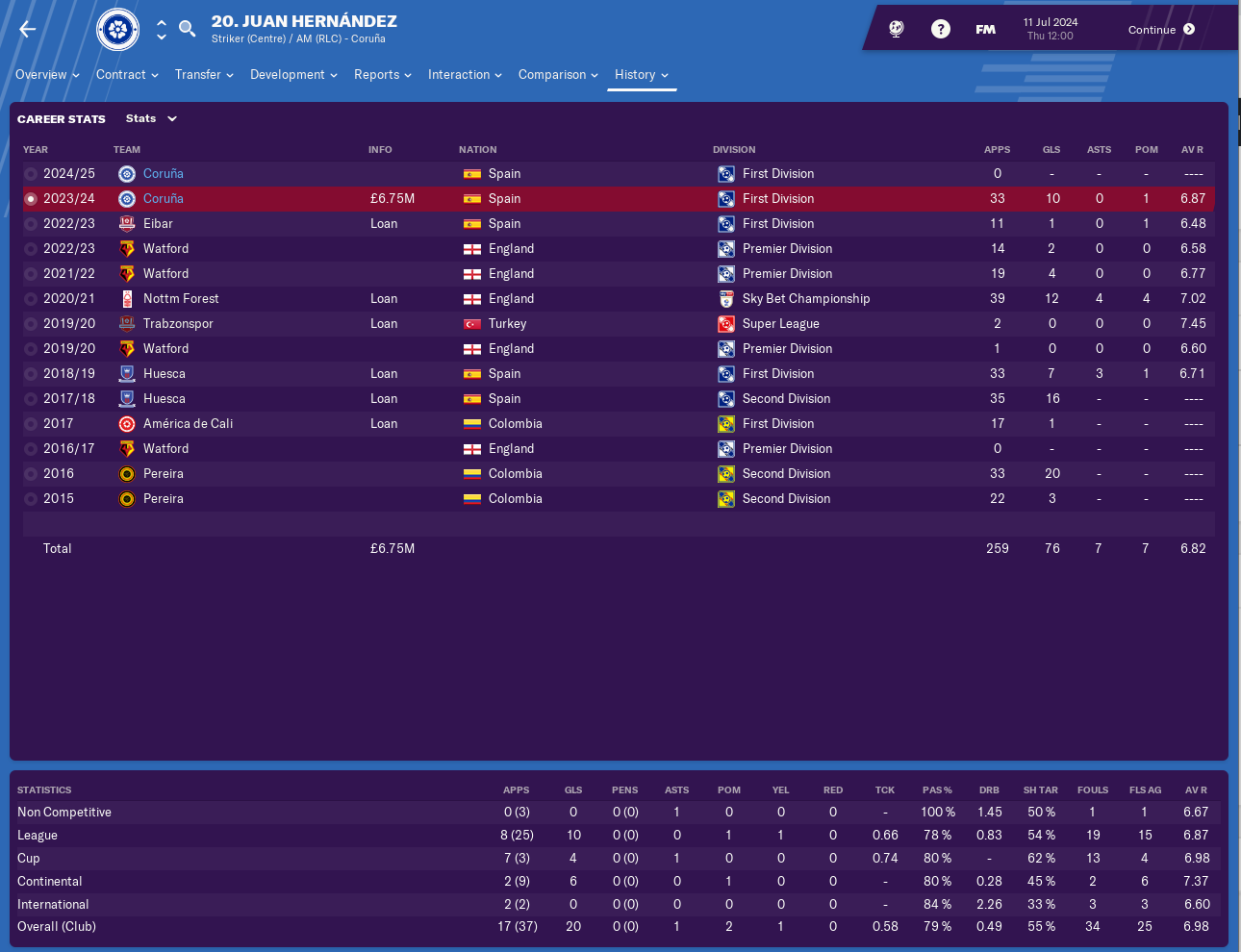1241x952 pixels.
Task: Show the Development menu
Action: coord(293,75)
